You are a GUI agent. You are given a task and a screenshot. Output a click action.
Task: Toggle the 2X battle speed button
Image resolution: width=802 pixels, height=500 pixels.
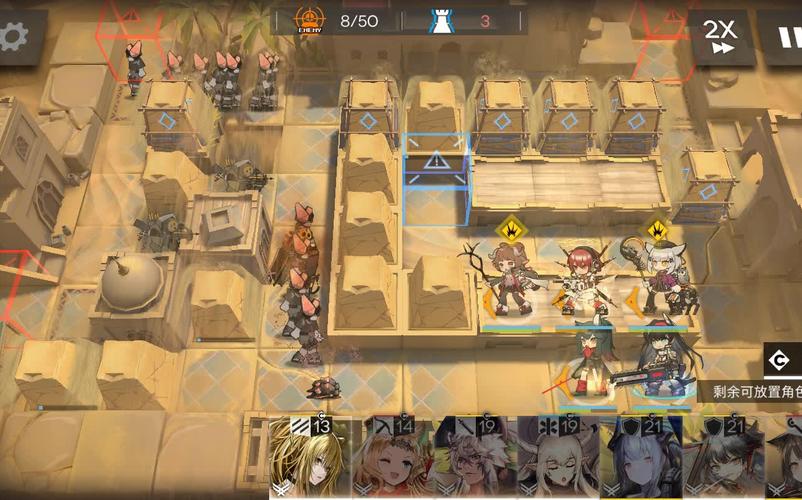click(x=718, y=36)
